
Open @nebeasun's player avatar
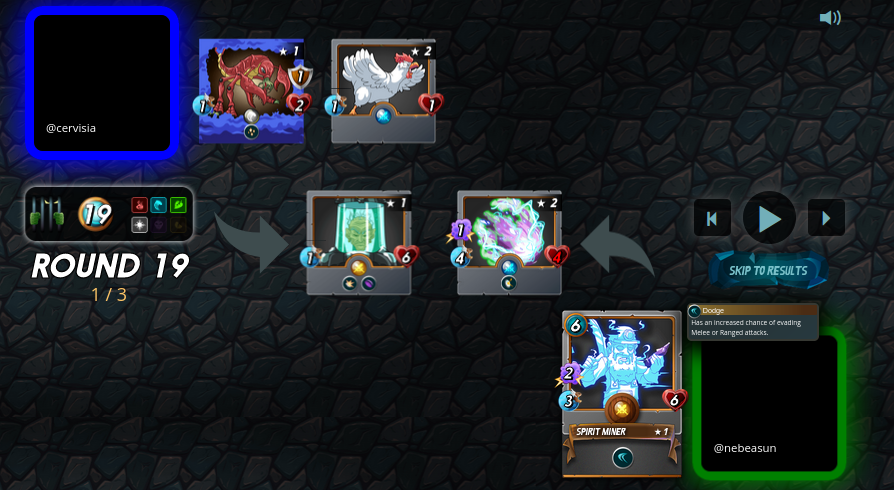[769, 402]
